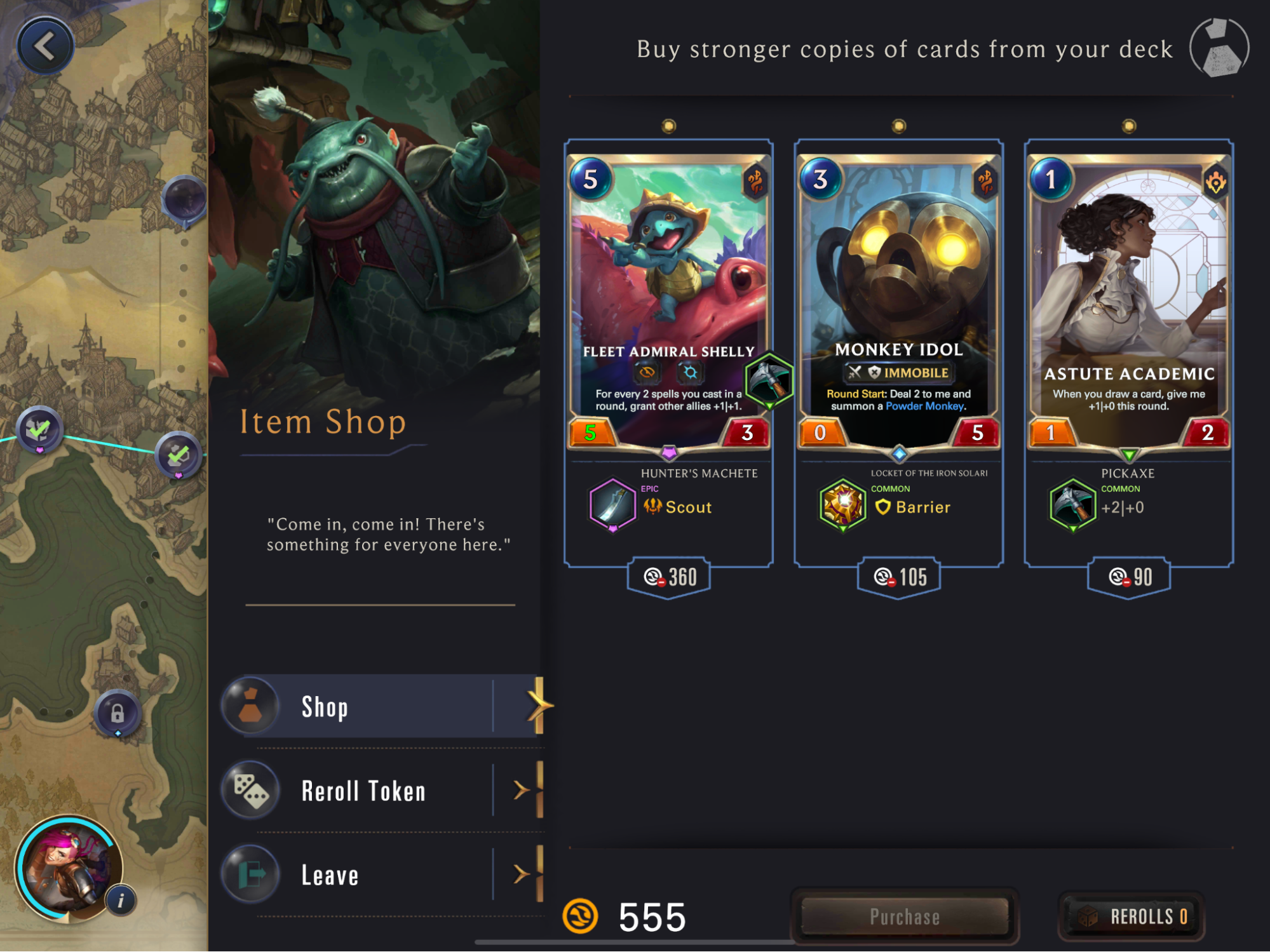Open the Shop menu entry
This screenshot has width=1270, height=952.
point(381,706)
